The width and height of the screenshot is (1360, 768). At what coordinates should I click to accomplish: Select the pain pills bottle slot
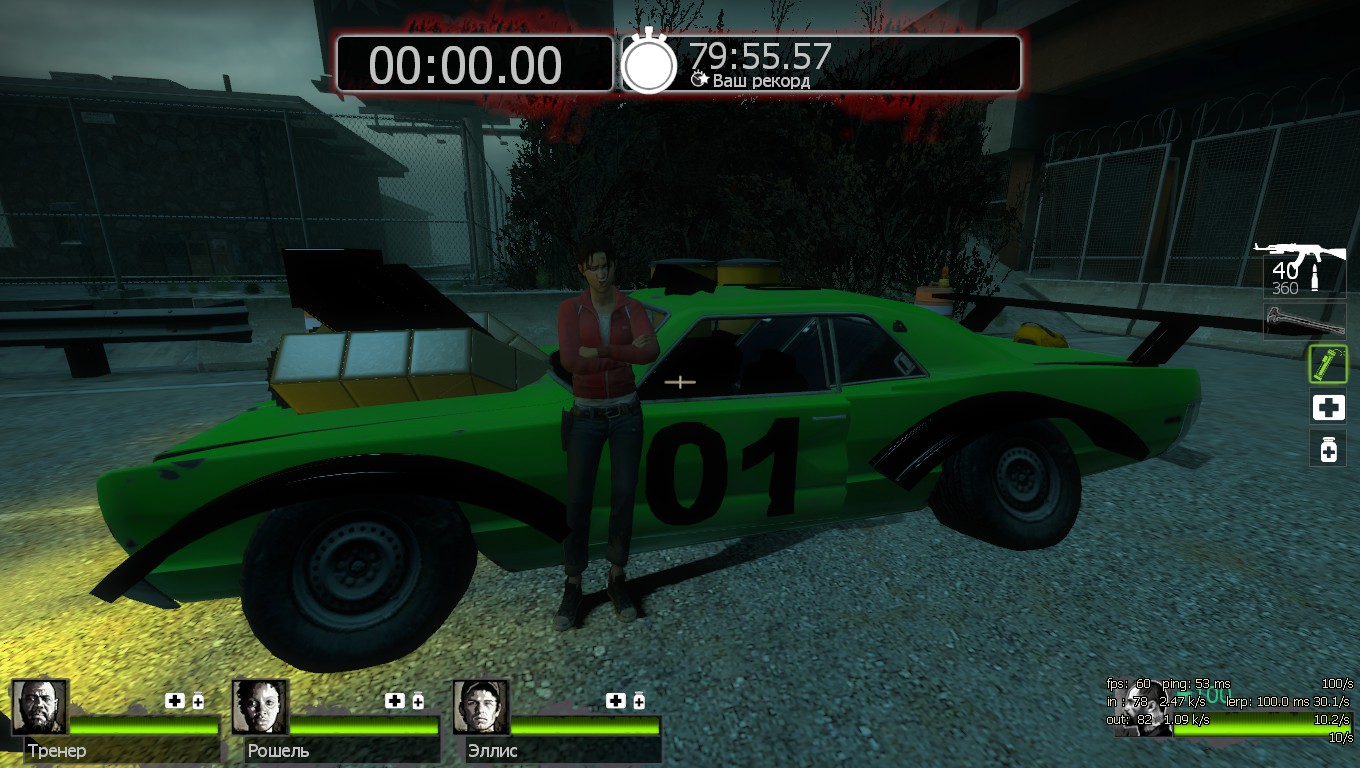click(x=1328, y=449)
